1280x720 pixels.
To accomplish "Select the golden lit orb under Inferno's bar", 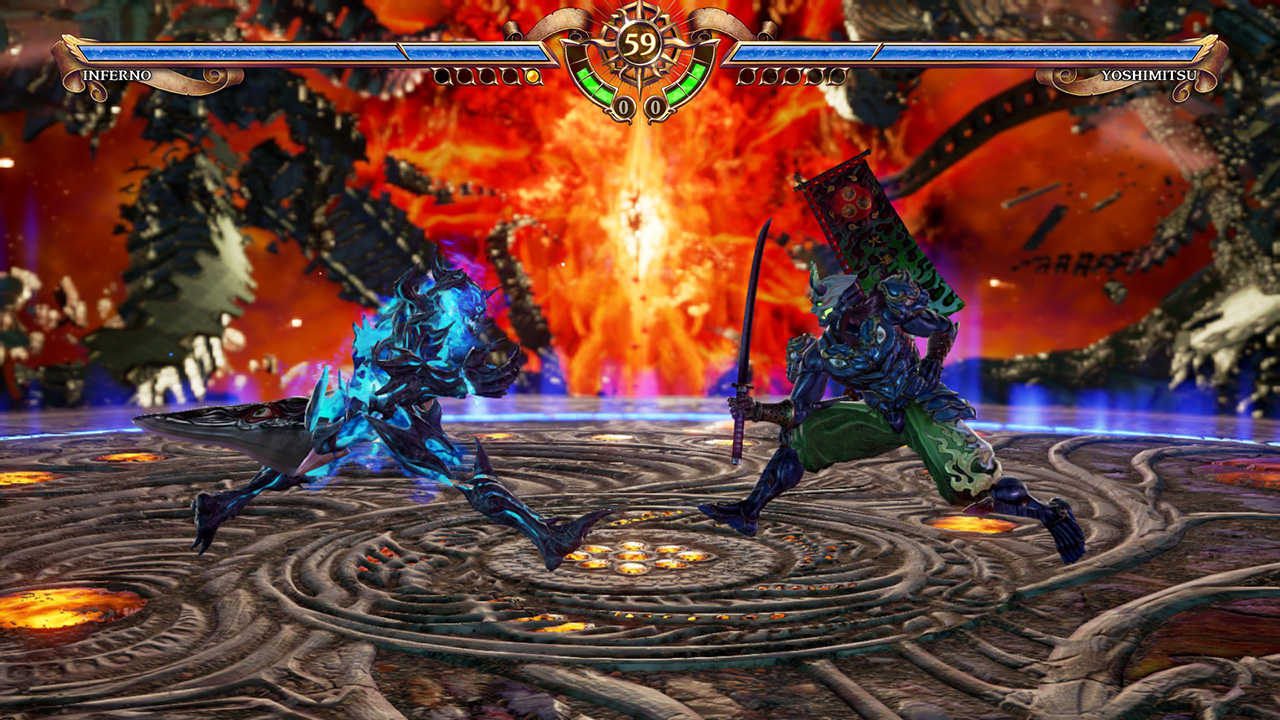I will [x=532, y=75].
